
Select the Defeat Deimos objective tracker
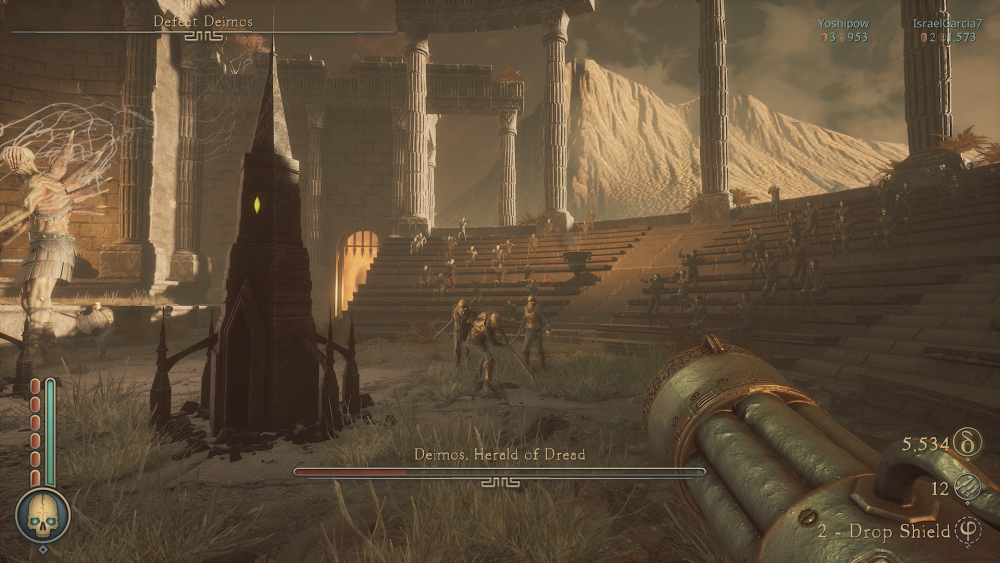203,22
